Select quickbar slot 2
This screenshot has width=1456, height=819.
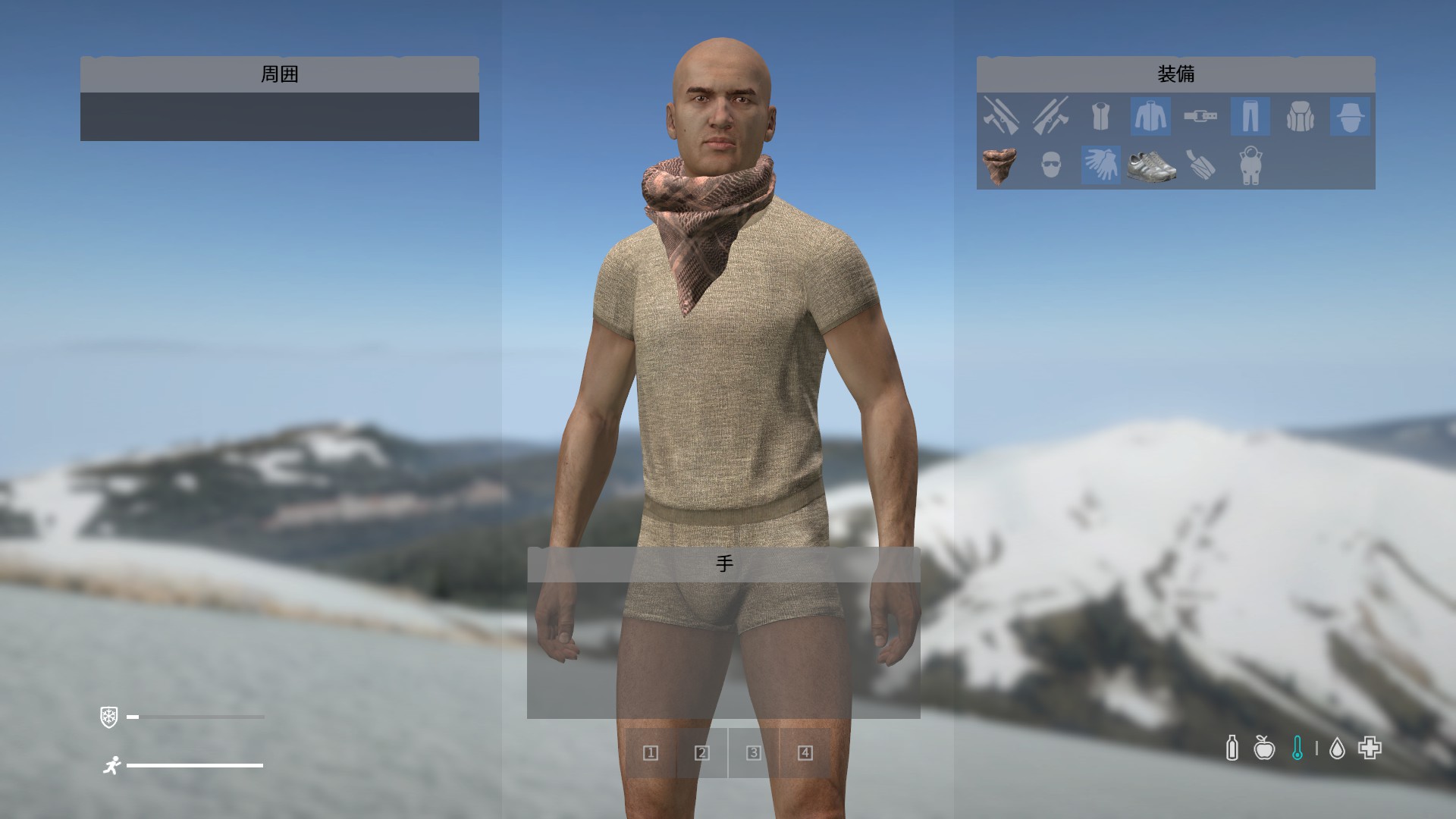click(x=702, y=753)
